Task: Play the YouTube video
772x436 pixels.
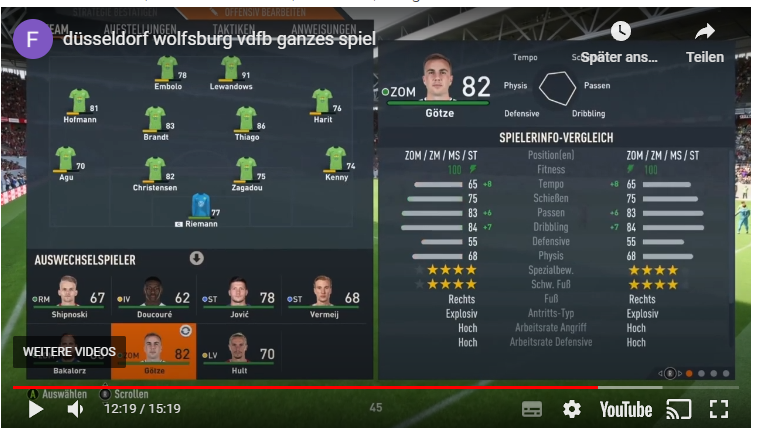Action: [x=35, y=409]
